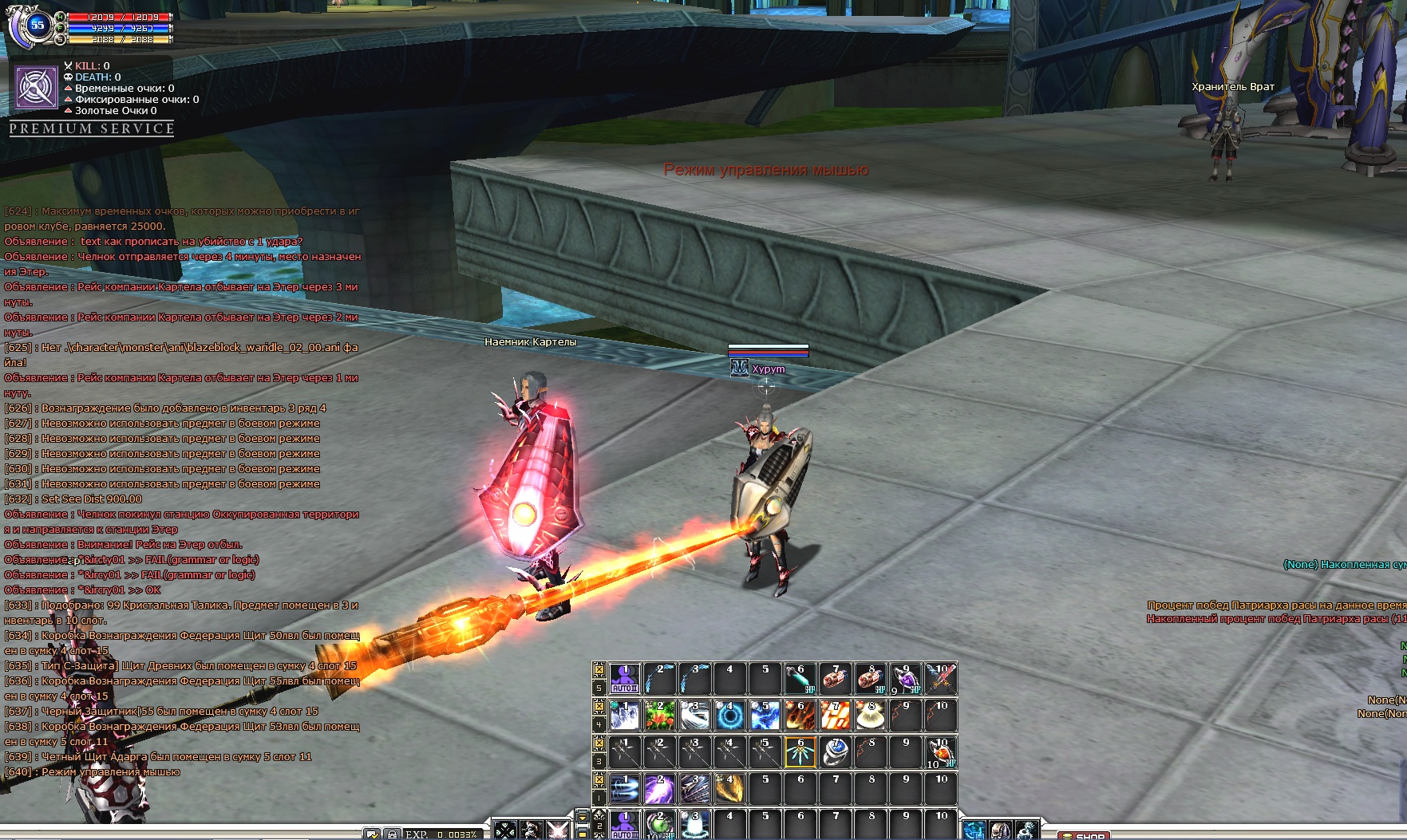The width and height of the screenshot is (1407, 840).
Task: Use the purple heart potion in the hotbar
Action: pyautogui.click(x=906, y=679)
